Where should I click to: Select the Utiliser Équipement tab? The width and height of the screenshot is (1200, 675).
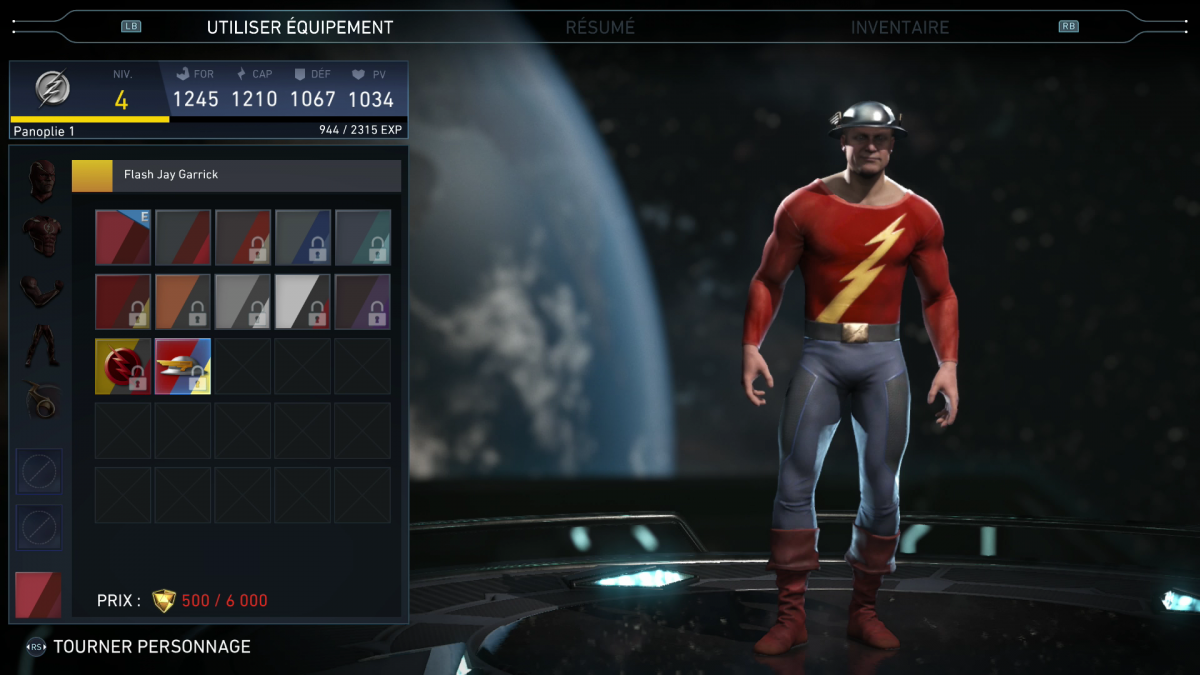(x=300, y=28)
